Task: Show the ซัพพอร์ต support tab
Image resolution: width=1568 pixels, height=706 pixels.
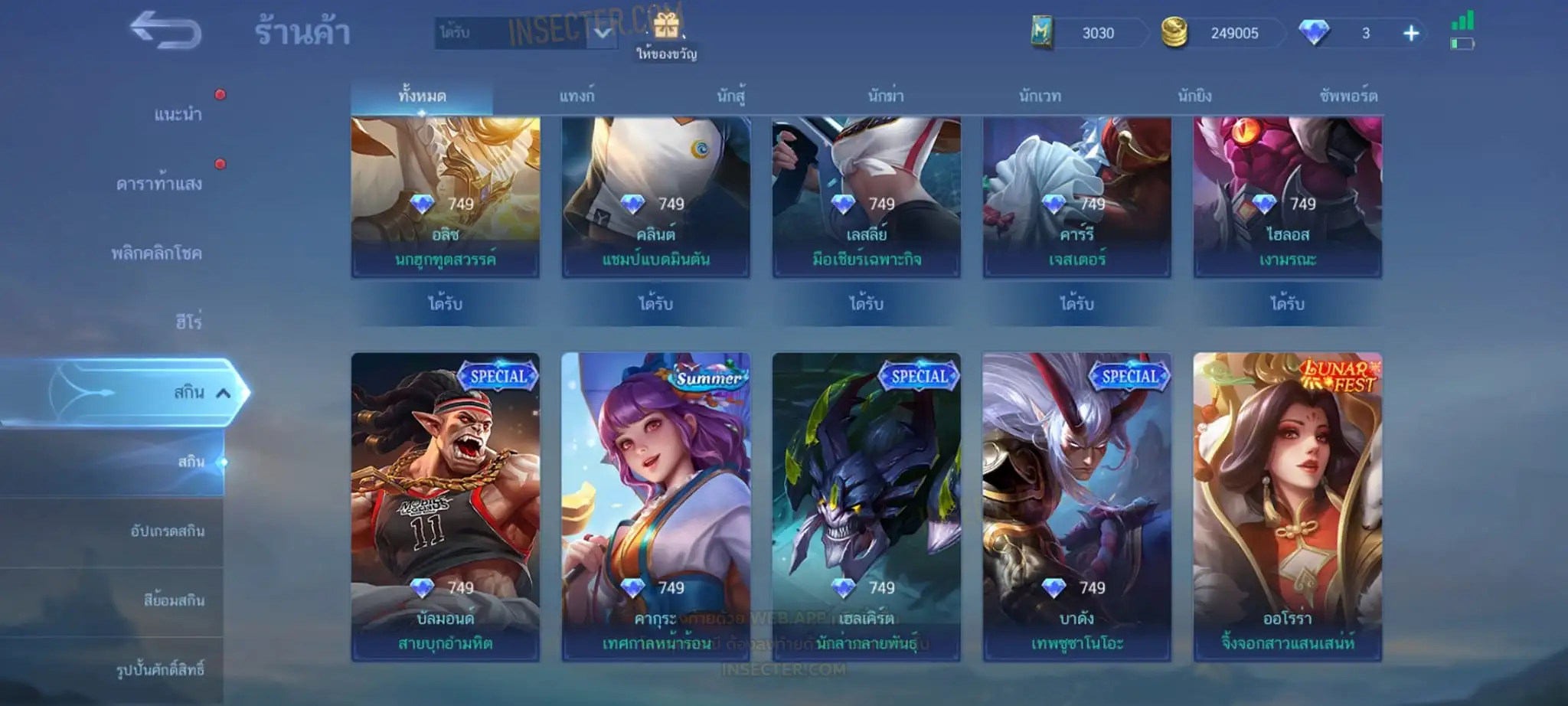Action: coord(1348,96)
